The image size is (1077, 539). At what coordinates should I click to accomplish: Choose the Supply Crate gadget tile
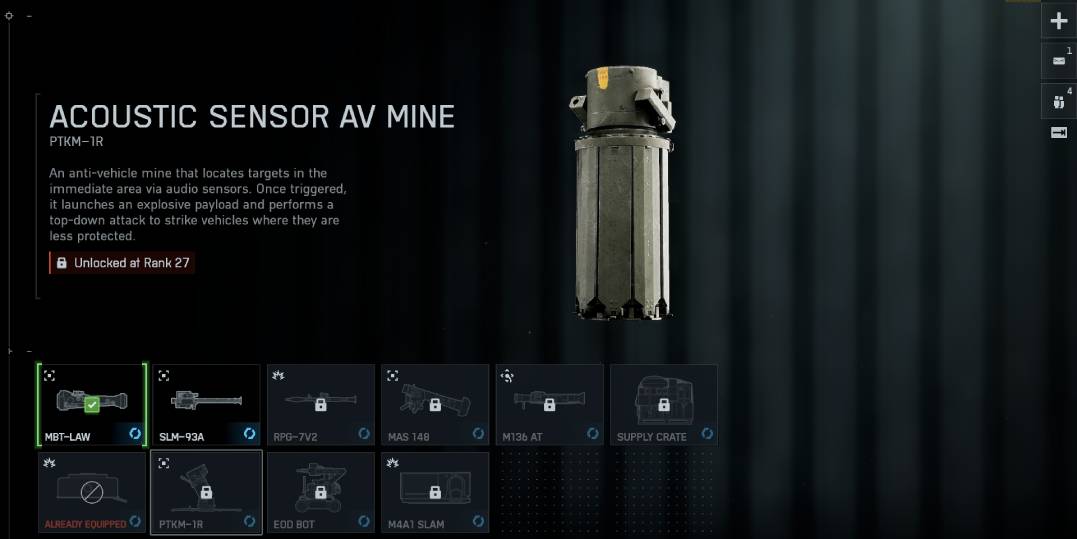click(663, 404)
